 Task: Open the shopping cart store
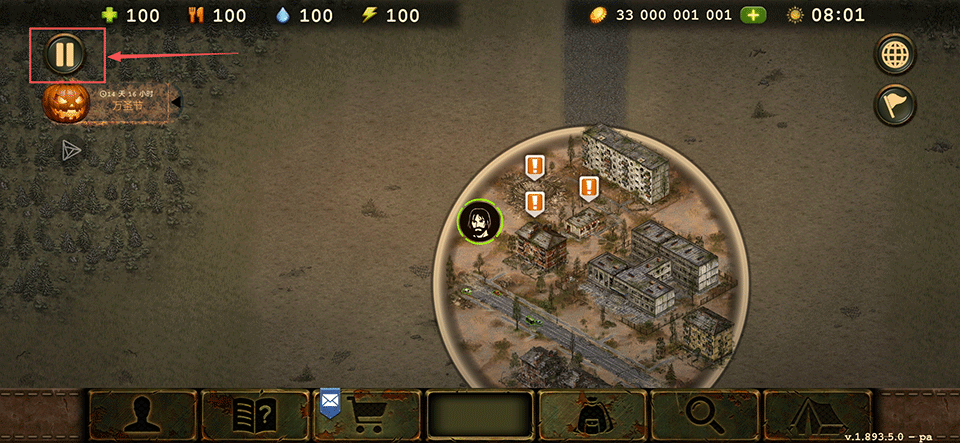pos(368,415)
